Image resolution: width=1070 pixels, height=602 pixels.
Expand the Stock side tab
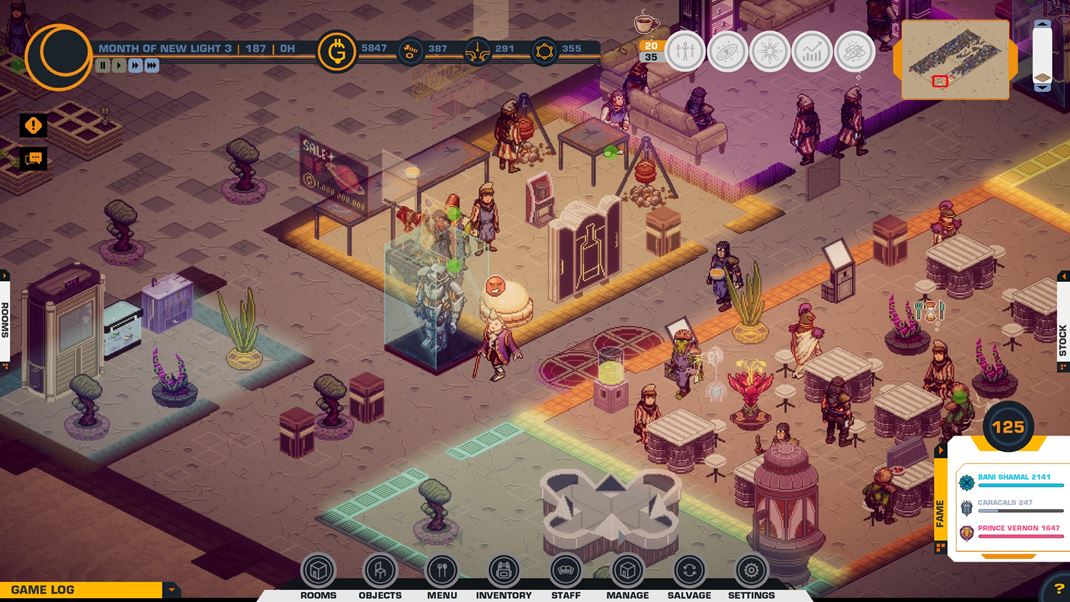pyautogui.click(x=1062, y=340)
